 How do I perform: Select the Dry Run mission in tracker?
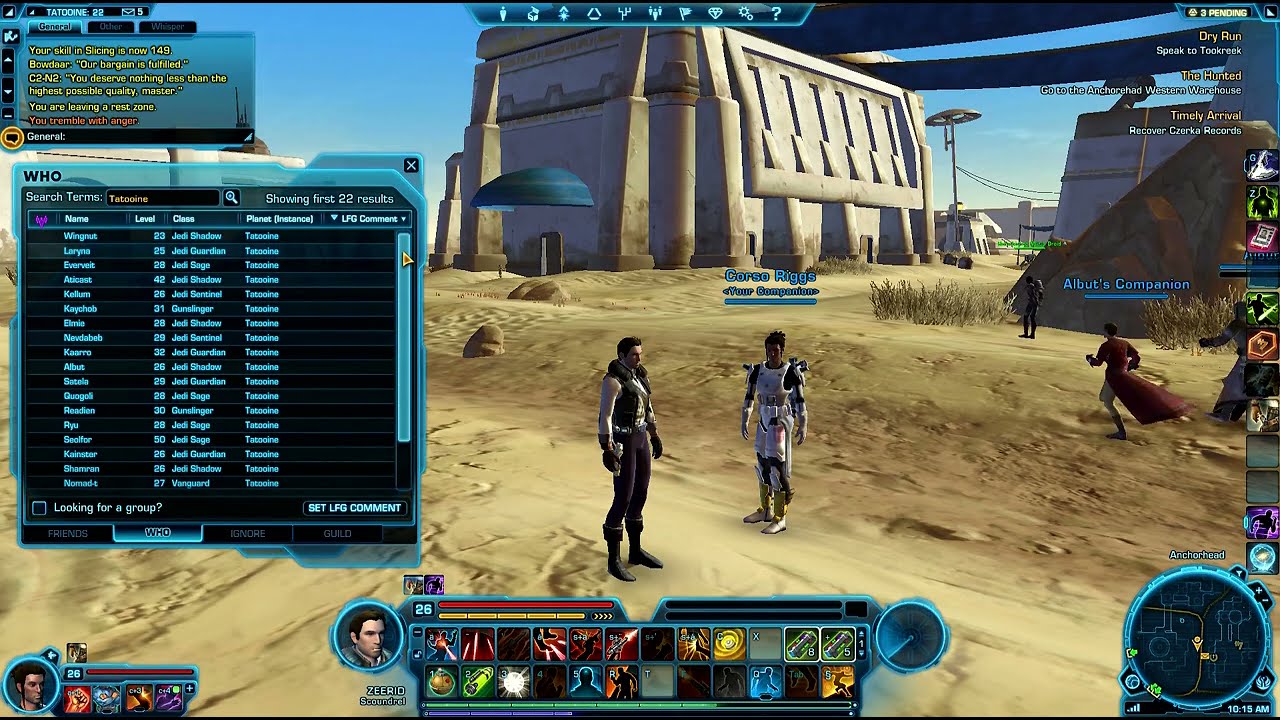(1220, 36)
